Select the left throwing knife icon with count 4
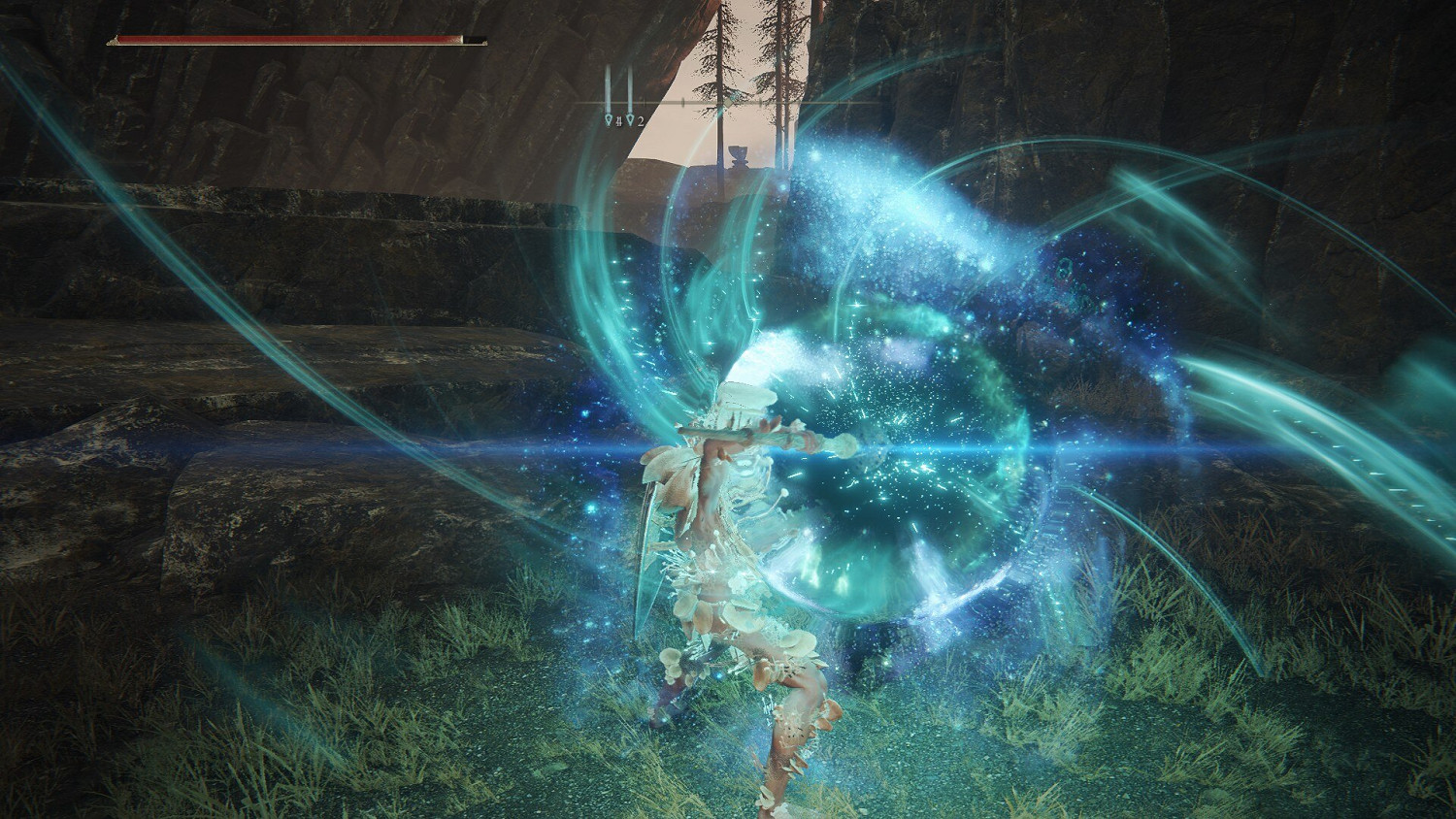Image resolution: width=1456 pixels, height=819 pixels. pos(609,119)
